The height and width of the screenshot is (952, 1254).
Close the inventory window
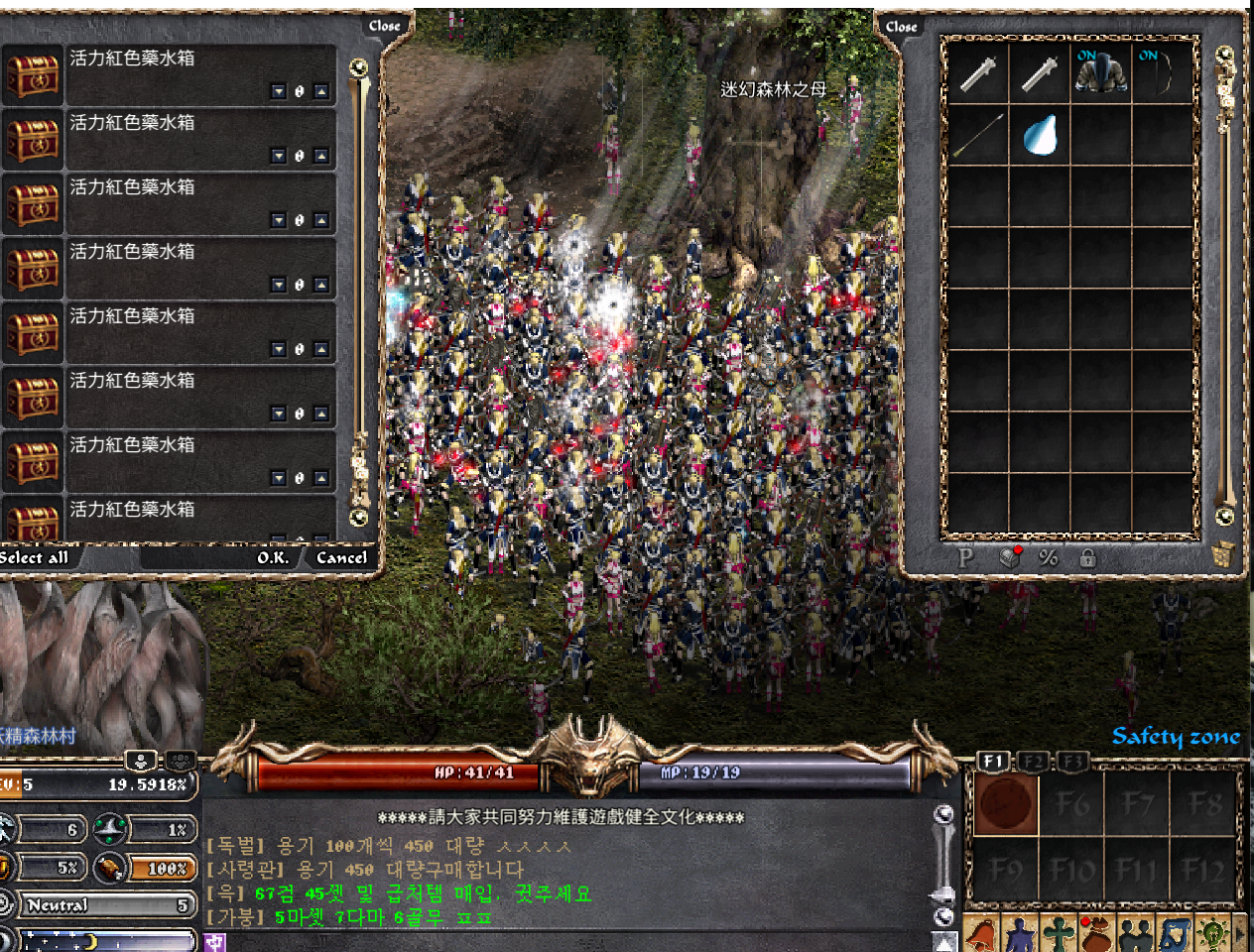point(901,27)
